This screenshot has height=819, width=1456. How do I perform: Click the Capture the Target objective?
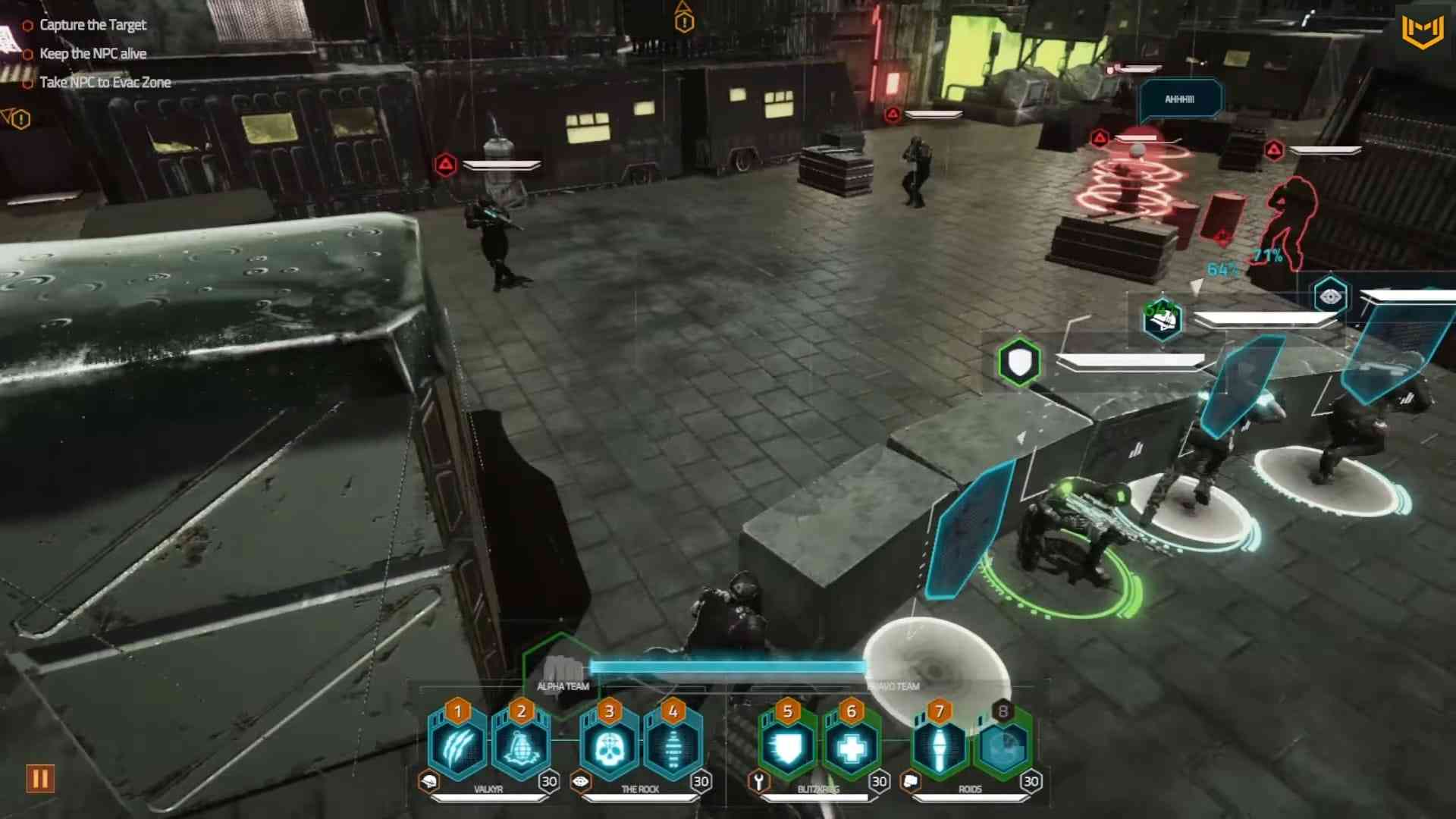pyautogui.click(x=93, y=25)
